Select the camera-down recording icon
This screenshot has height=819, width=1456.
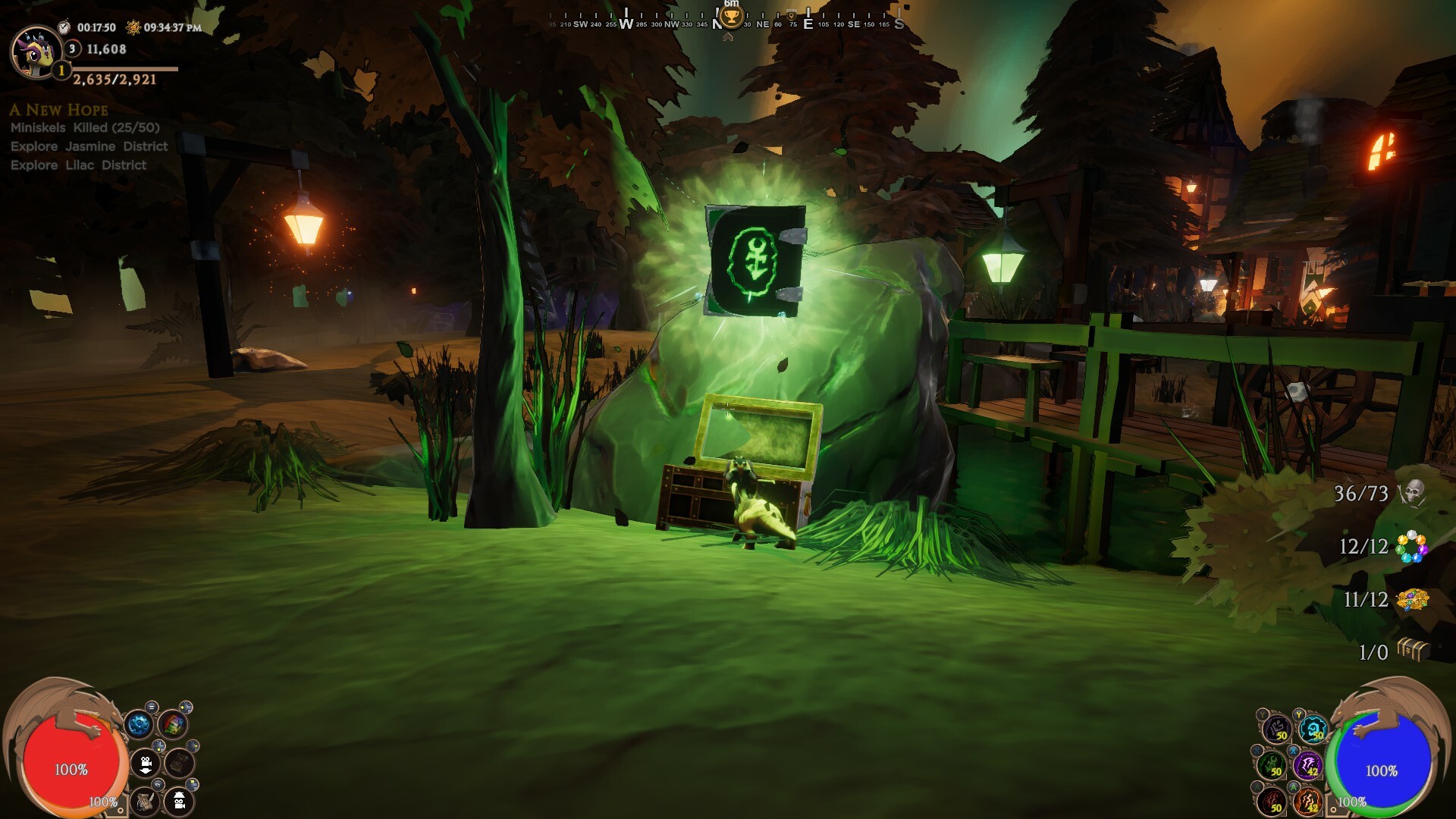click(145, 764)
